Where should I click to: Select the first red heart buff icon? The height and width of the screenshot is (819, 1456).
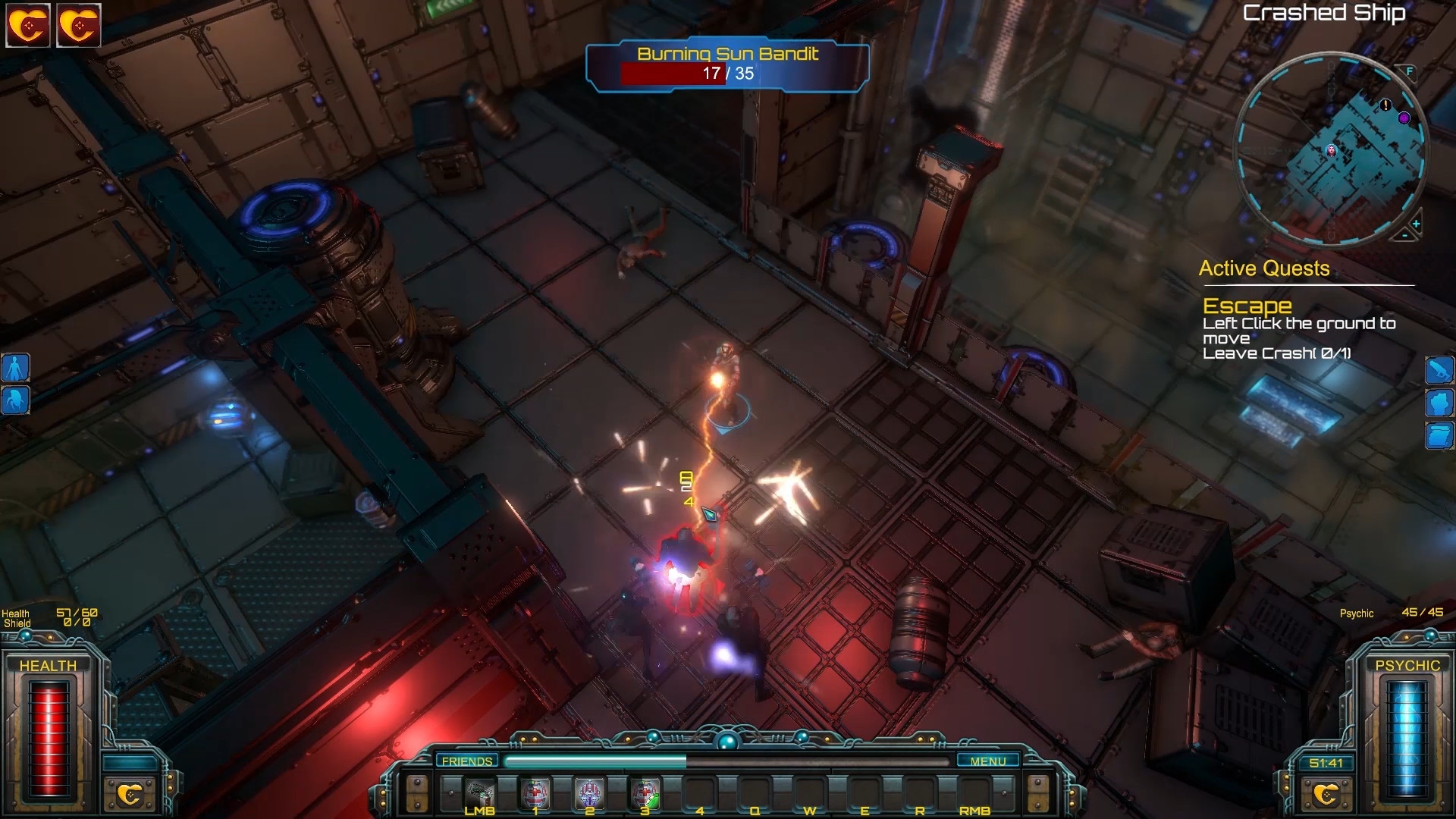(28, 26)
